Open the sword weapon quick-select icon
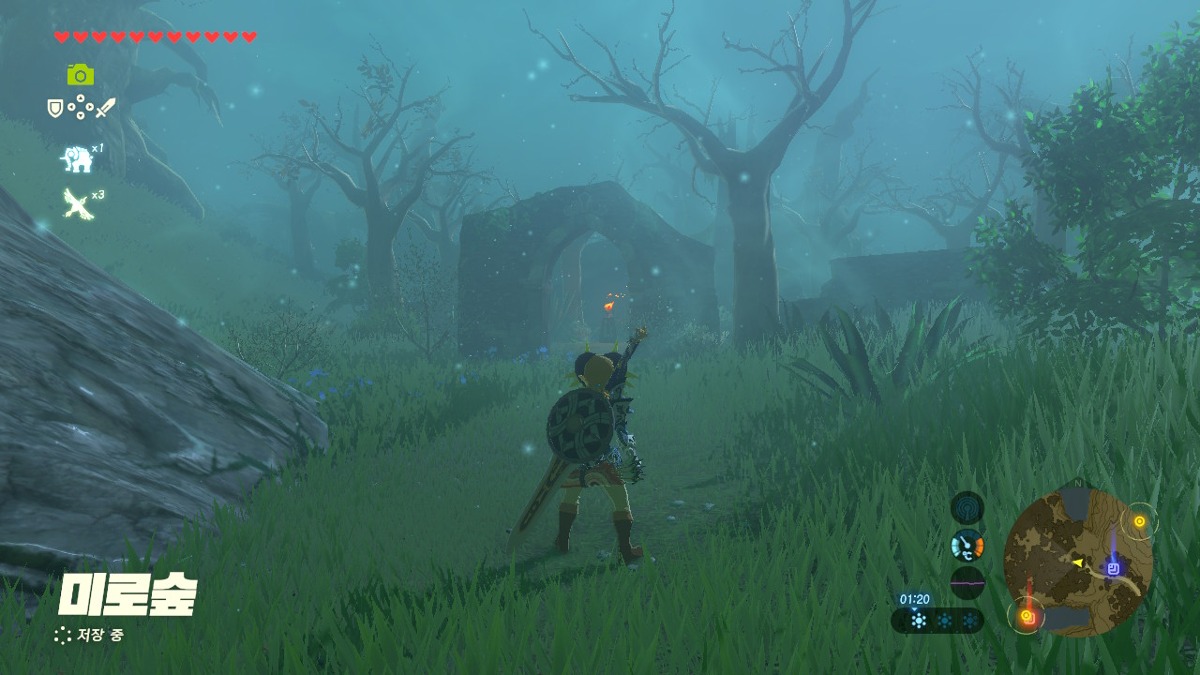 105,106
